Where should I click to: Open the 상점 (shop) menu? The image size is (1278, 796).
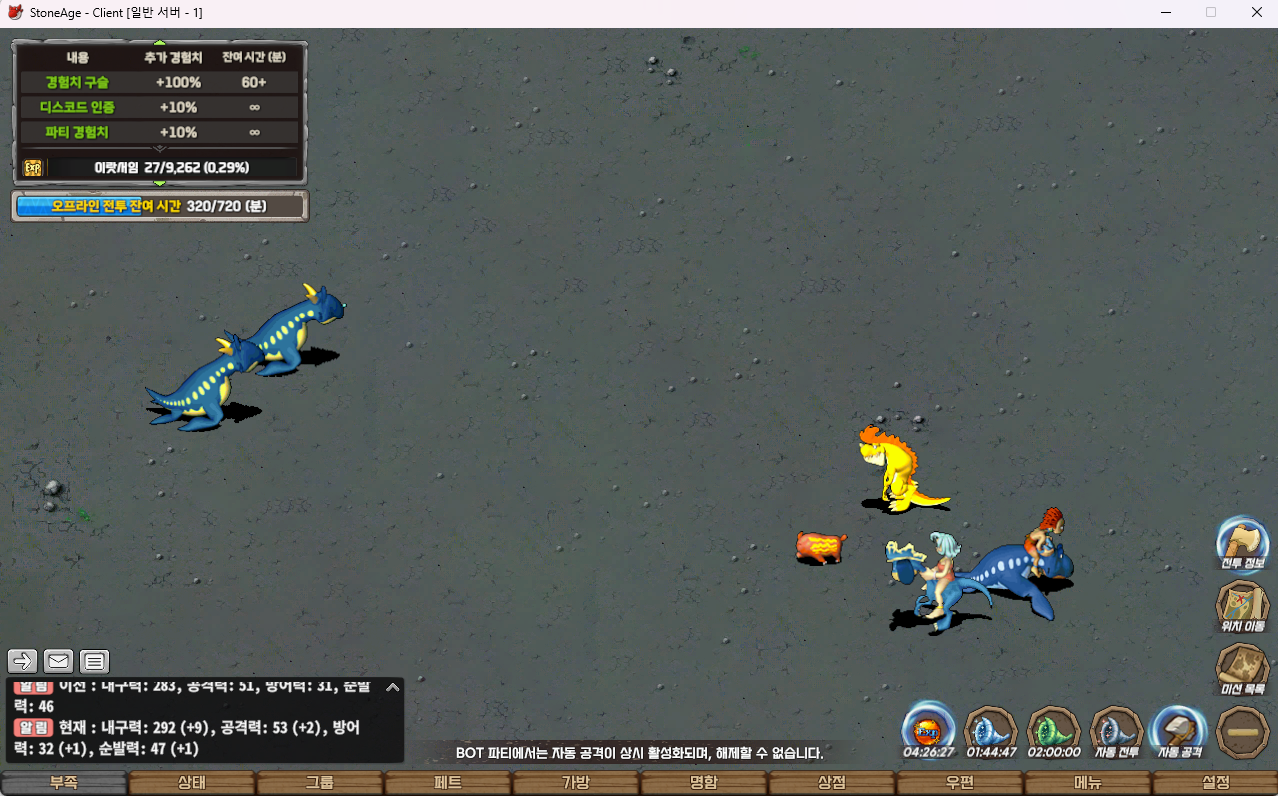(x=832, y=783)
